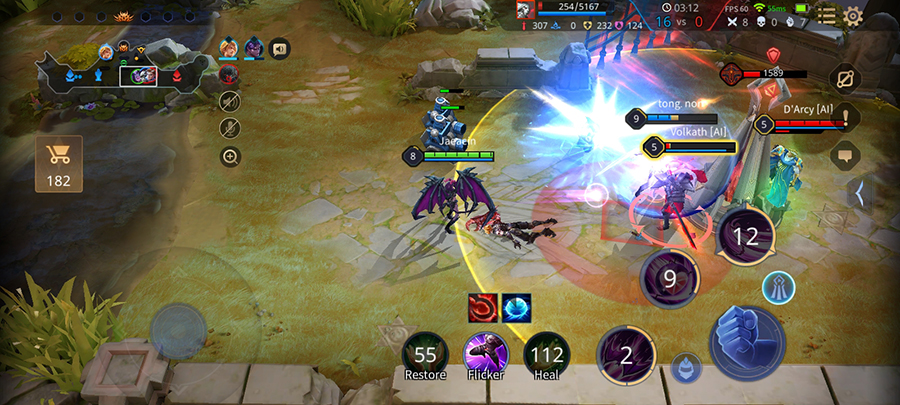Open the gear settings menu
Viewport: 900px width, 405px height.
853,15
